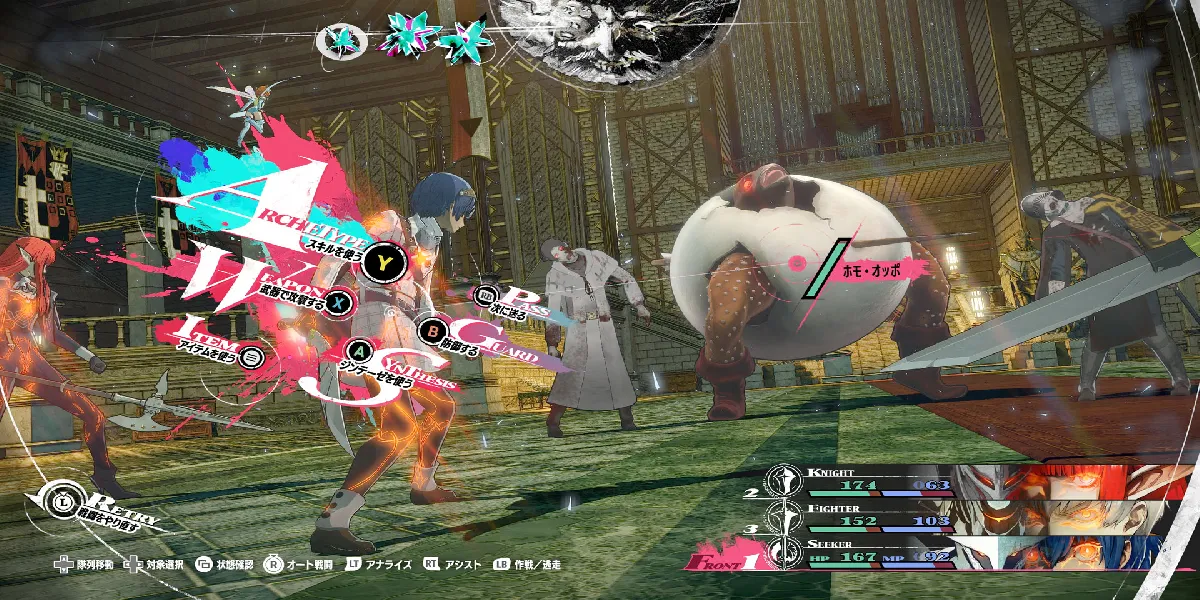Select the Weapon attack command
The width and height of the screenshot is (1200, 600).
(x=341, y=300)
